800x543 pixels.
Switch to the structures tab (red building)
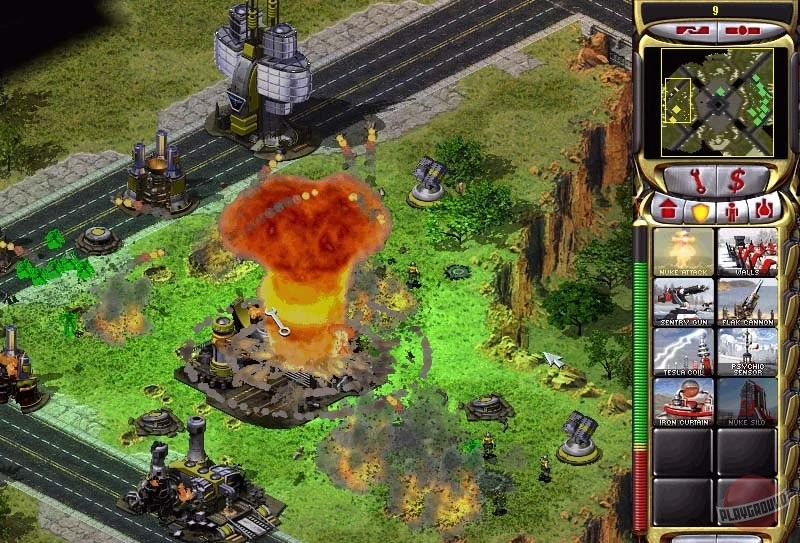[667, 210]
